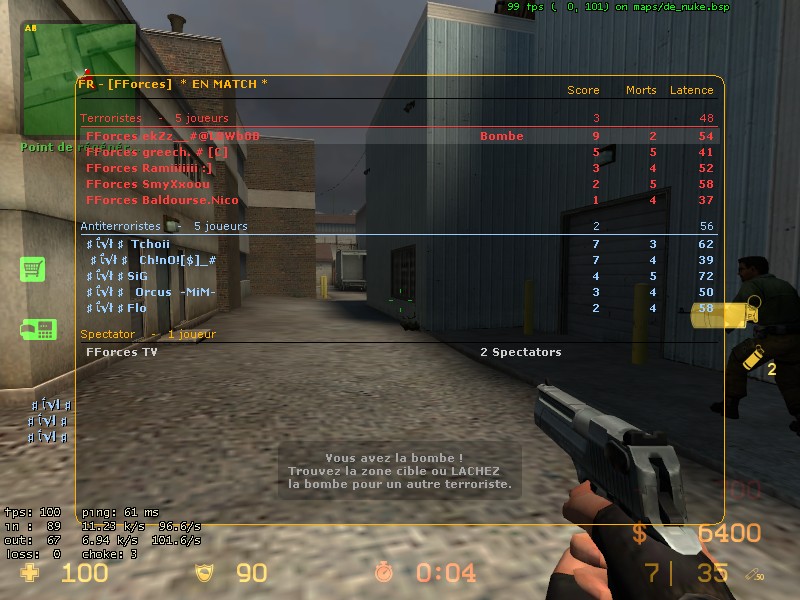This screenshot has height=600, width=800.
Task: Click the Score column header
Action: [x=583, y=90]
